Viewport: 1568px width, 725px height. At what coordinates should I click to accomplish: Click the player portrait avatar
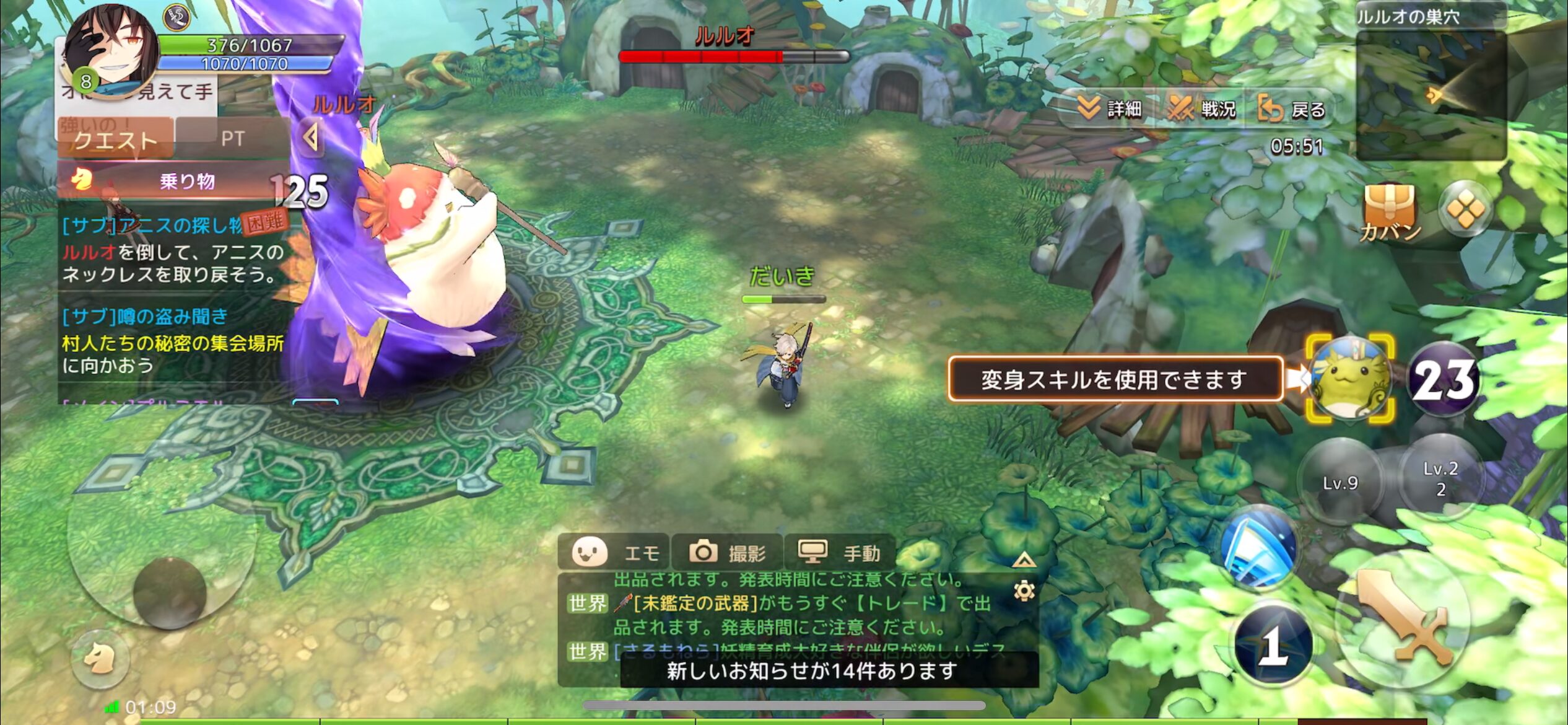tap(111, 51)
